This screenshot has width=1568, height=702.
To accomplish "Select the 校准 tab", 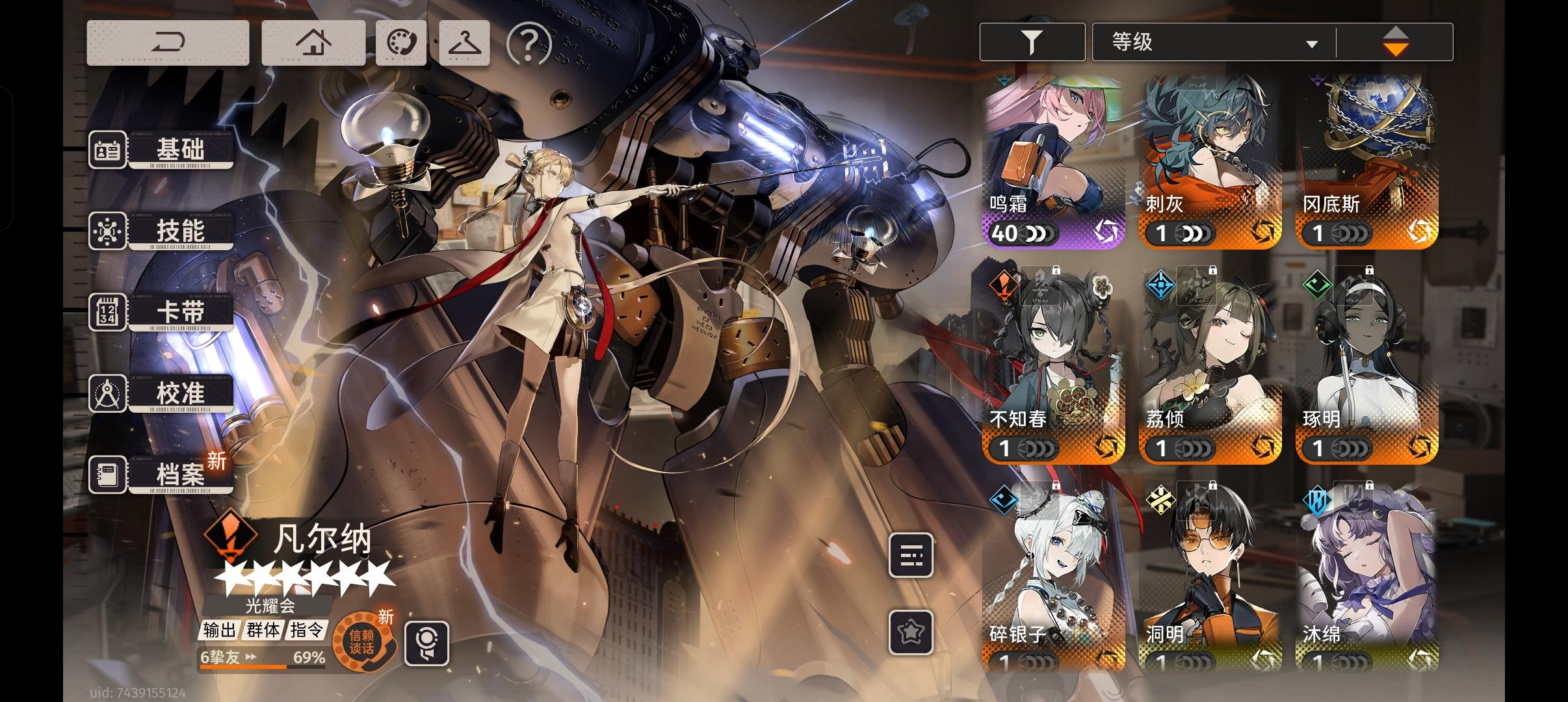I will 163,394.
